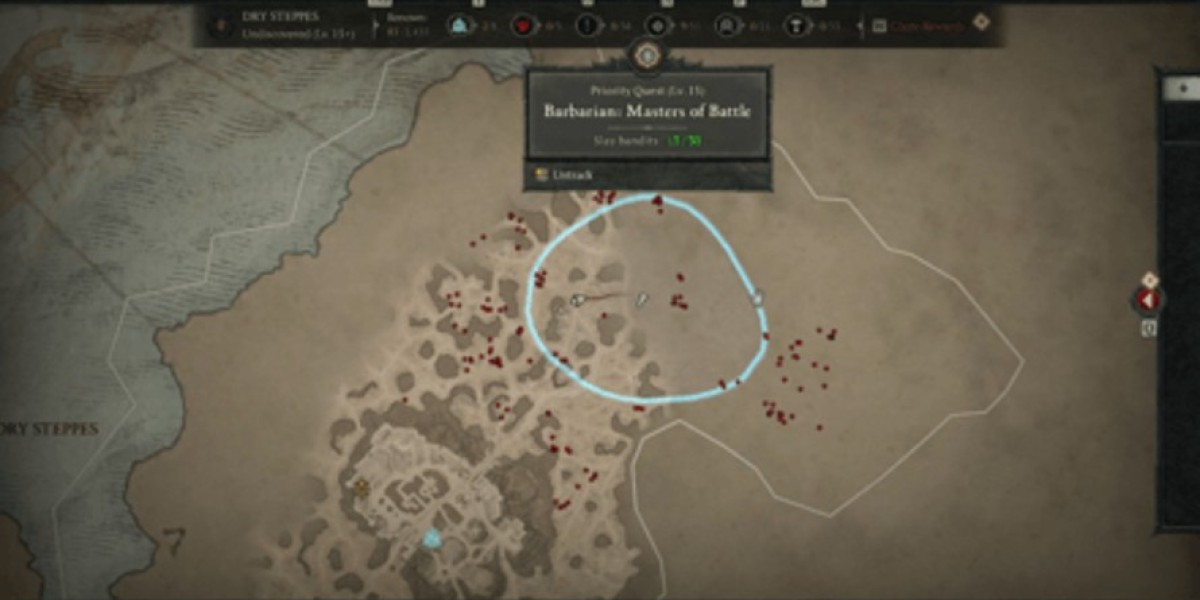Click the golden marker in the town

click(x=361, y=488)
